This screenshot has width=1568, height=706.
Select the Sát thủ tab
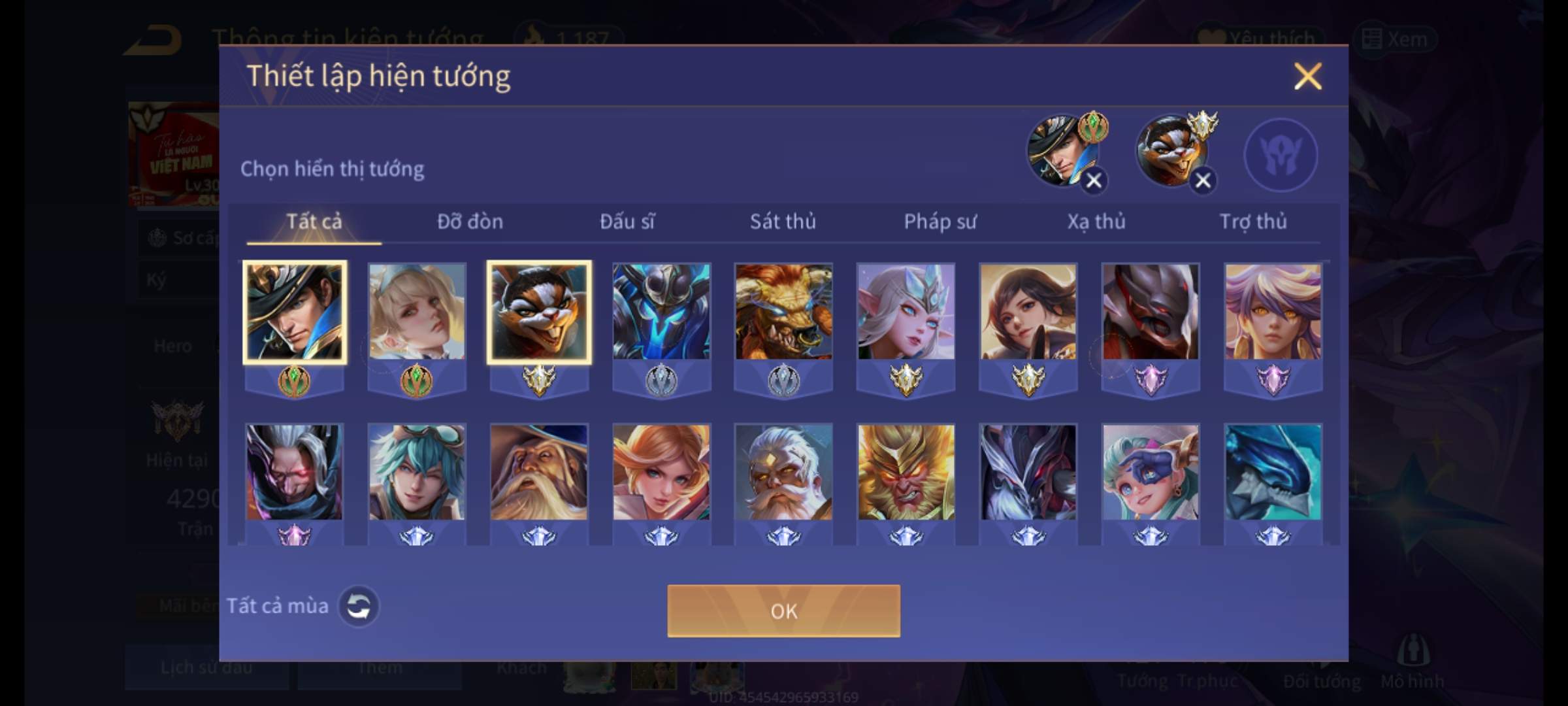coord(783,222)
